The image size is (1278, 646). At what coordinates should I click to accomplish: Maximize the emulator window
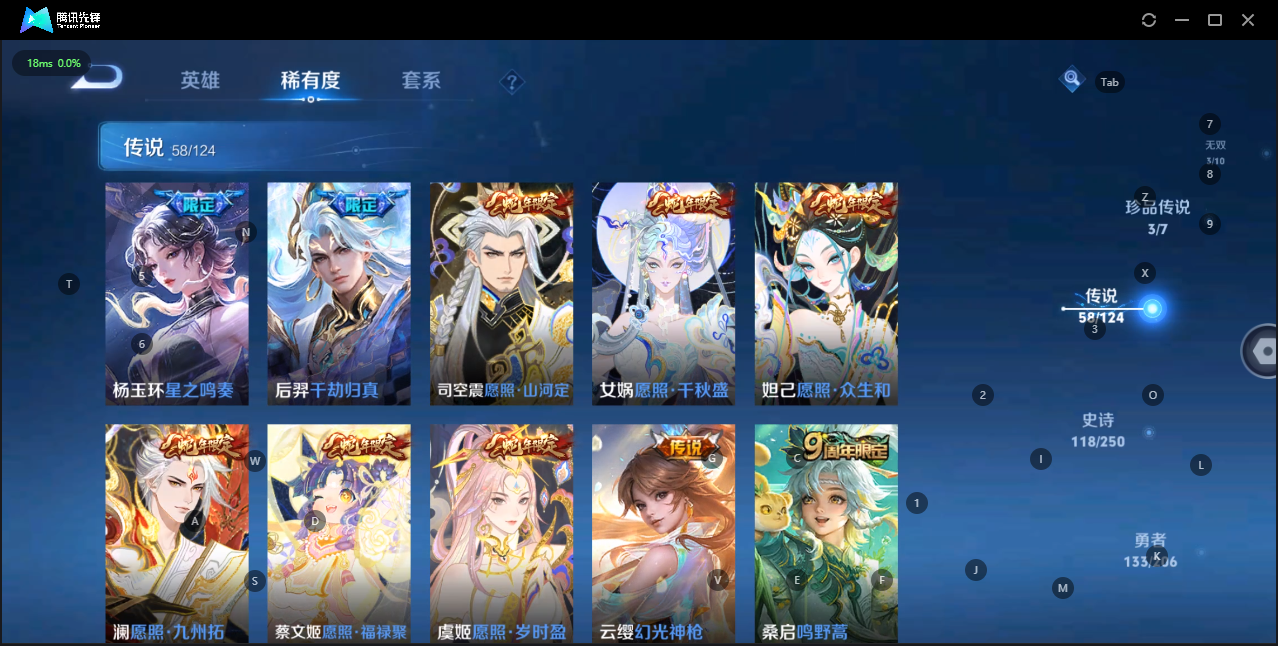click(x=1215, y=20)
